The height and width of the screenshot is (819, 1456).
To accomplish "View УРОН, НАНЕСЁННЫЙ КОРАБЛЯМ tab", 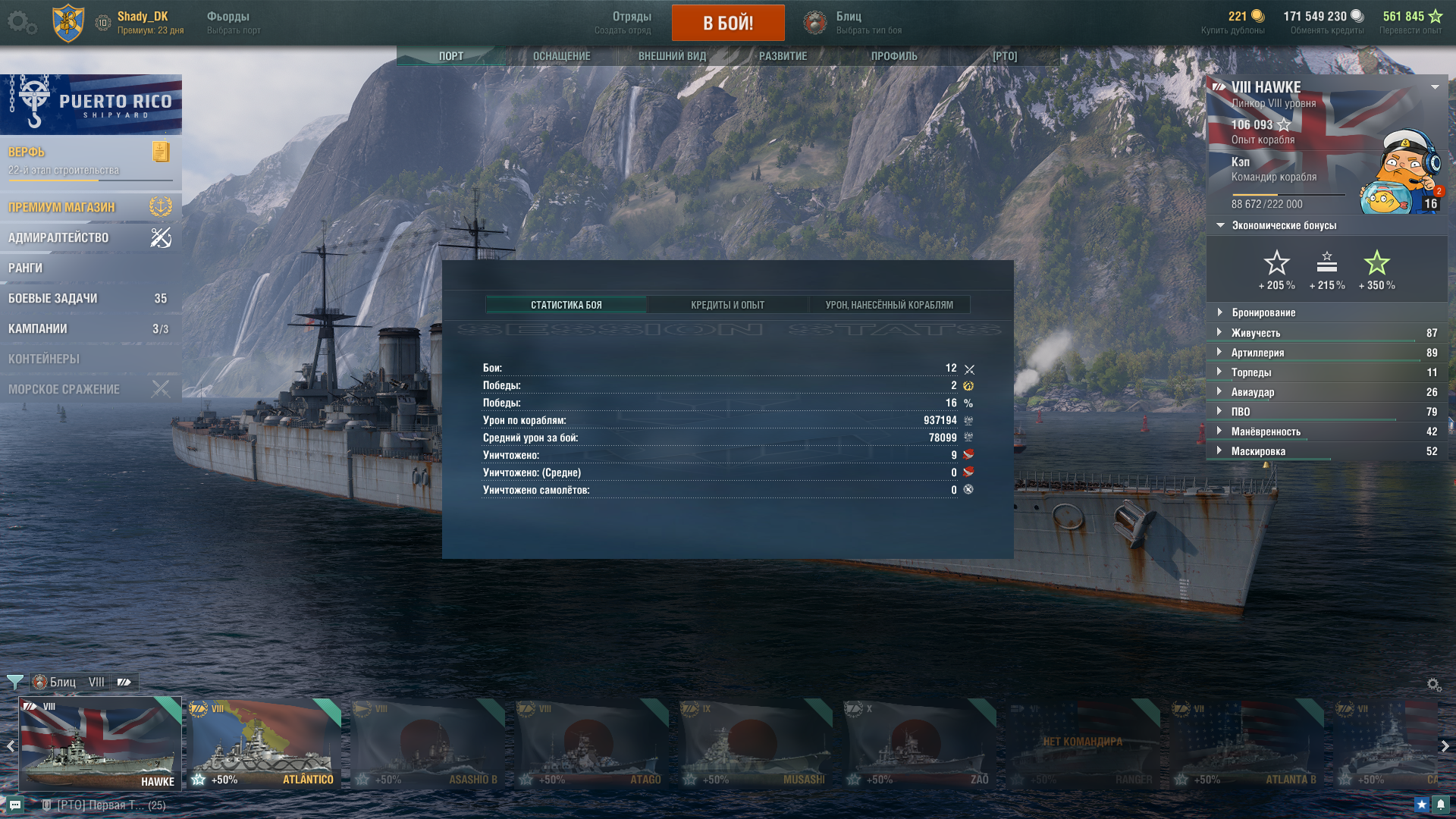I will pos(889,305).
